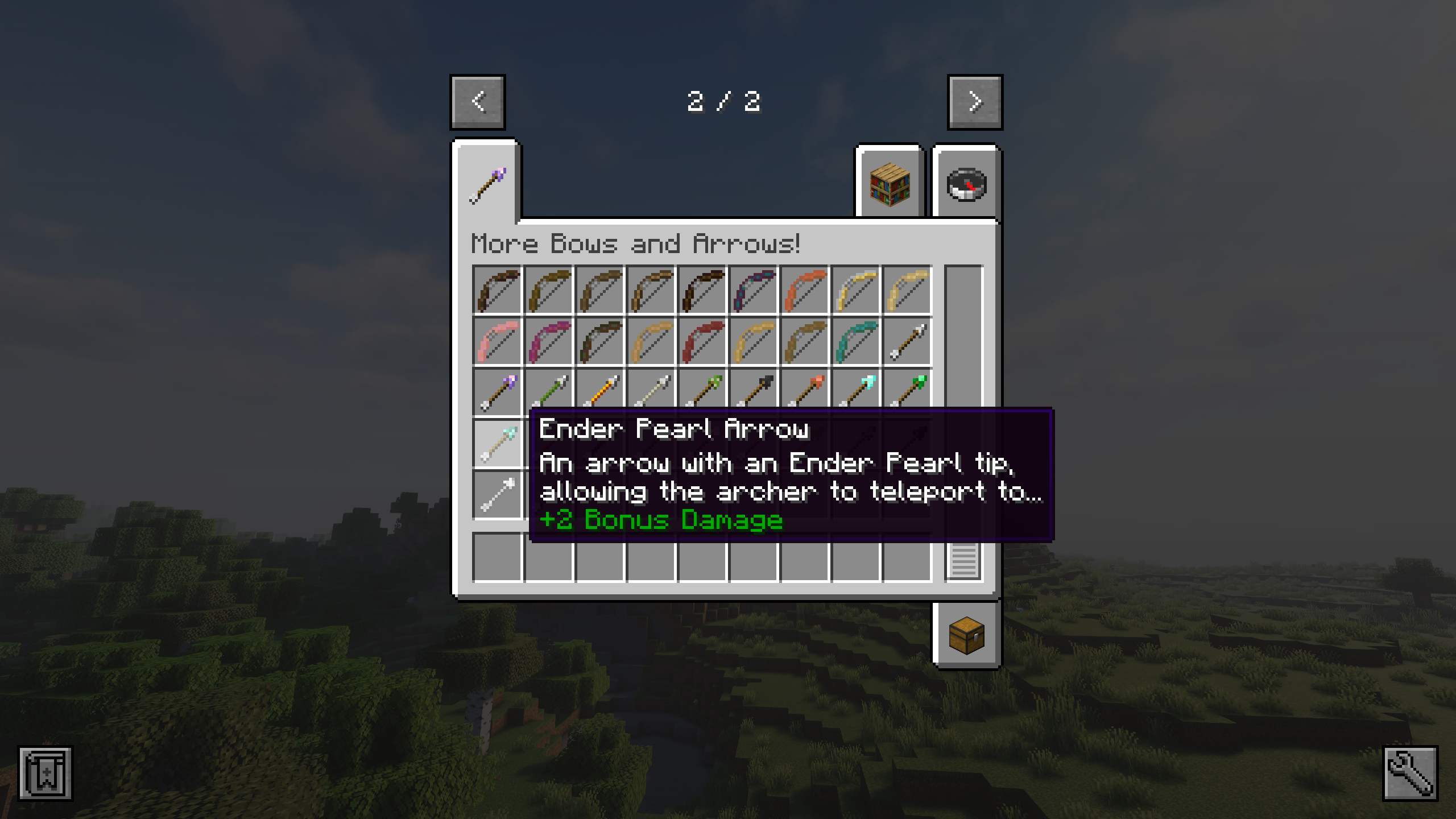Click the banner icon in bottom-left corner
The width and height of the screenshot is (1456, 819).
pos(44,775)
